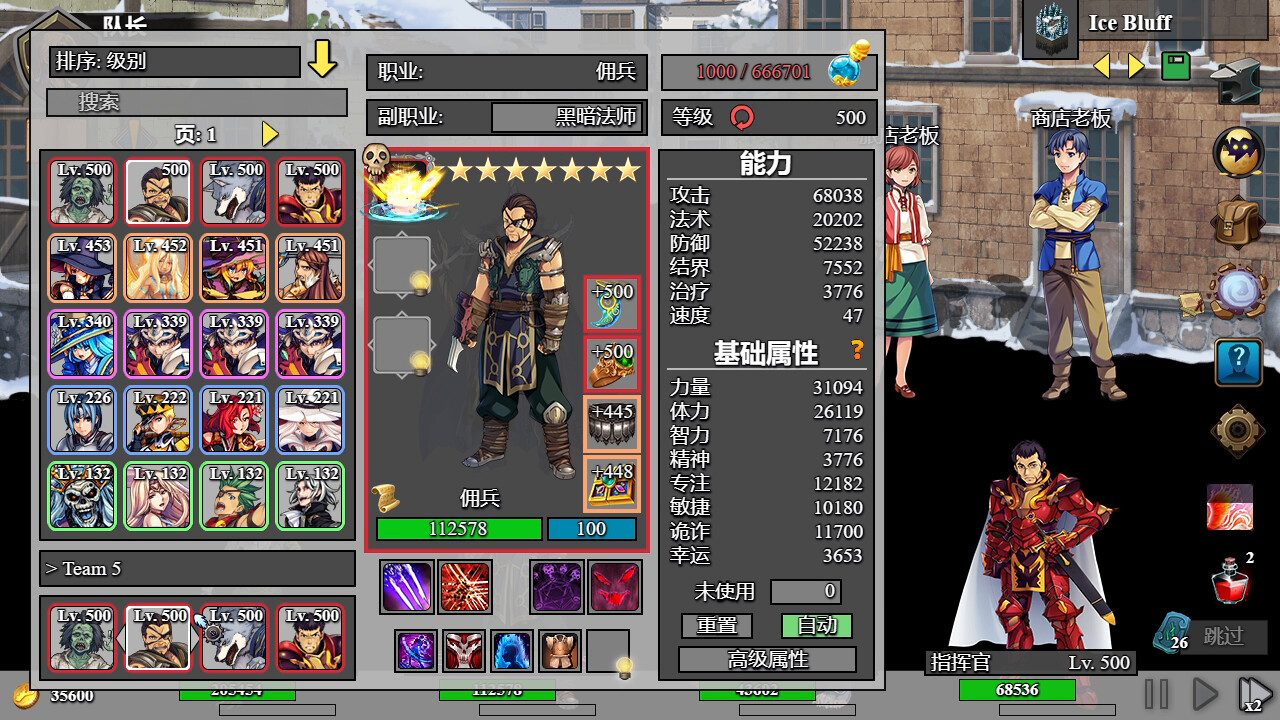1280x720 pixels.
Task: Click the 搜索 search input field
Action: click(196, 102)
